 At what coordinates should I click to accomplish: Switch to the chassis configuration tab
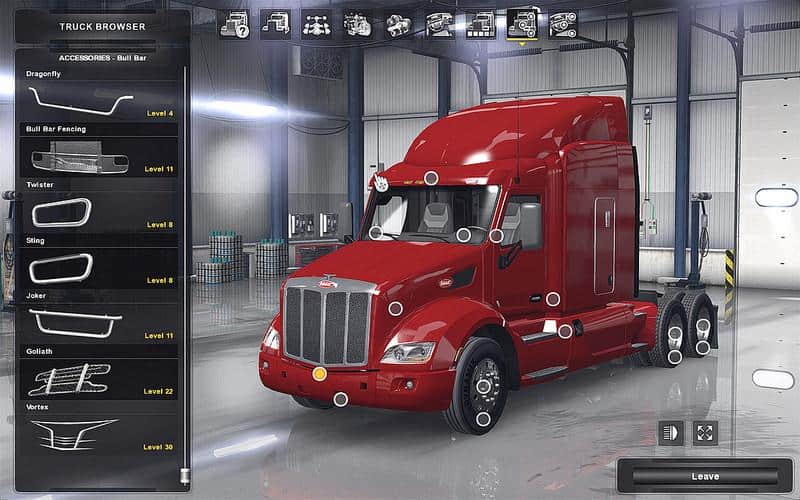[x=316, y=24]
